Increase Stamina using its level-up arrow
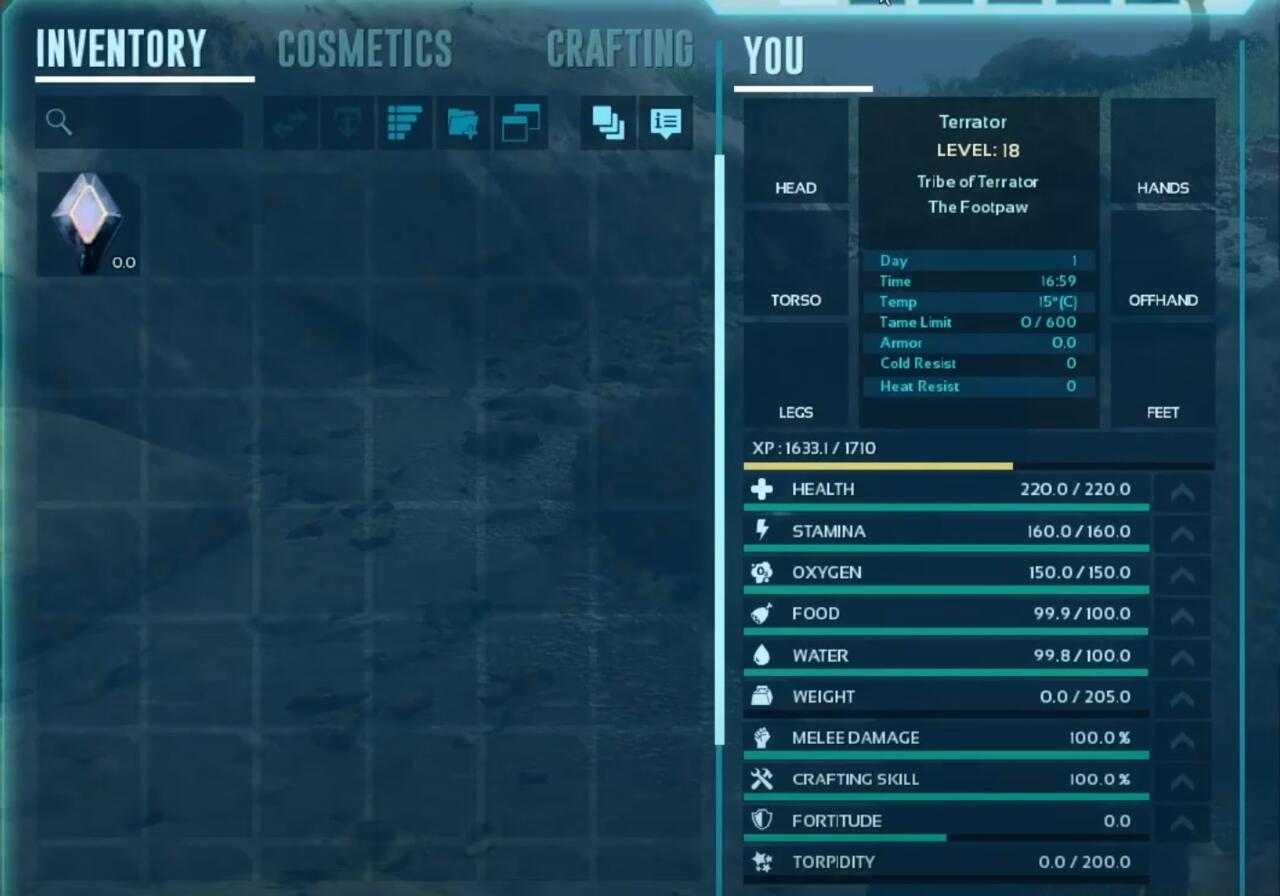The image size is (1280, 896). (1182, 533)
